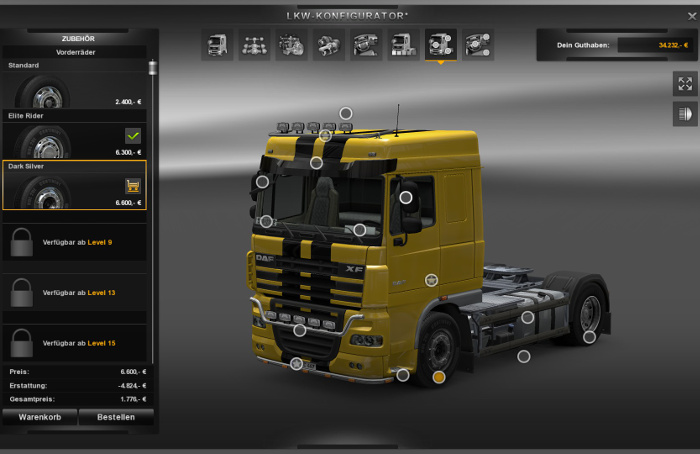Select the Dark Silver wheel entry

coord(74,186)
